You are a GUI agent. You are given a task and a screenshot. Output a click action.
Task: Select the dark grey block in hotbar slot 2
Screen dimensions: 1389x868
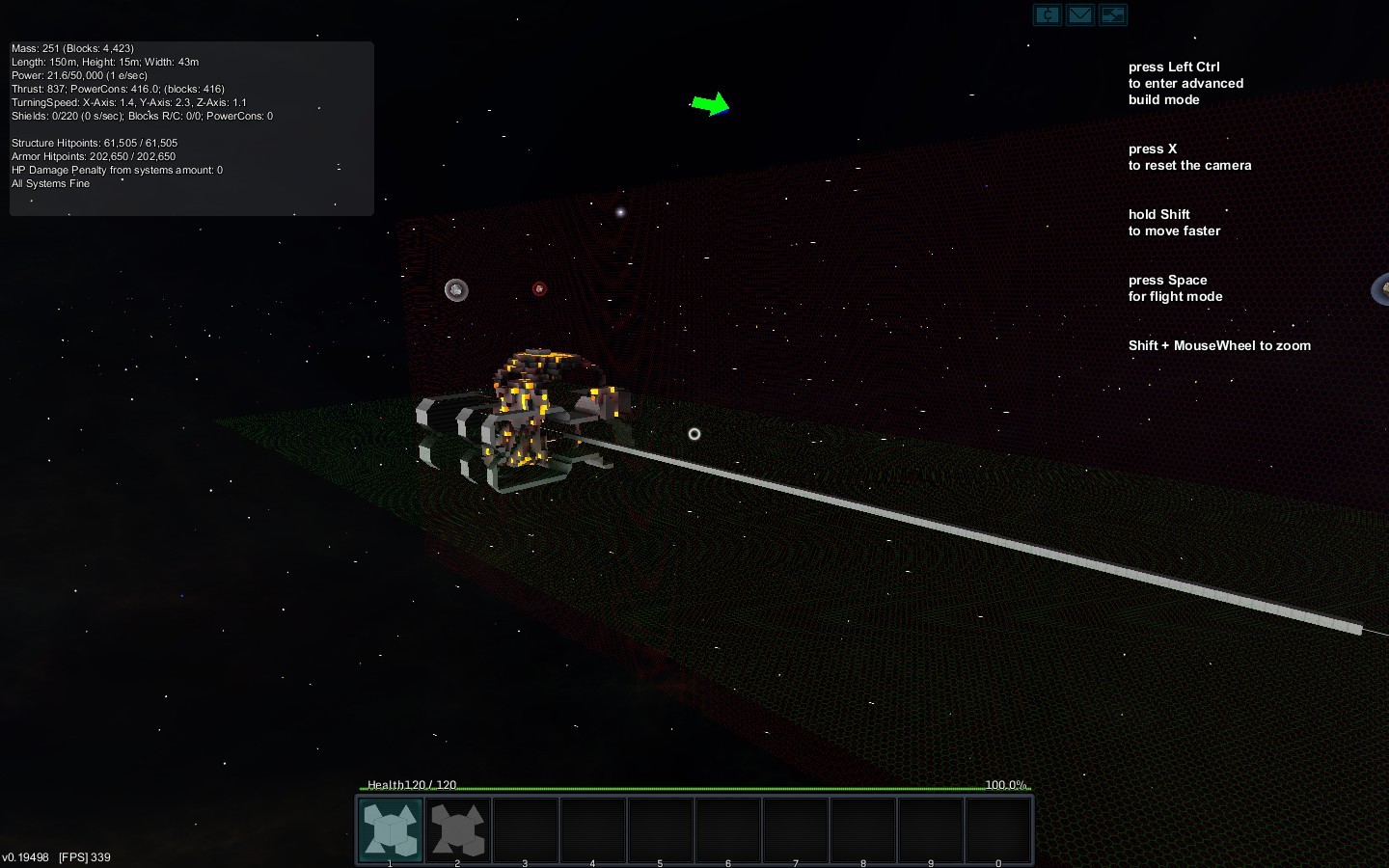(x=458, y=829)
